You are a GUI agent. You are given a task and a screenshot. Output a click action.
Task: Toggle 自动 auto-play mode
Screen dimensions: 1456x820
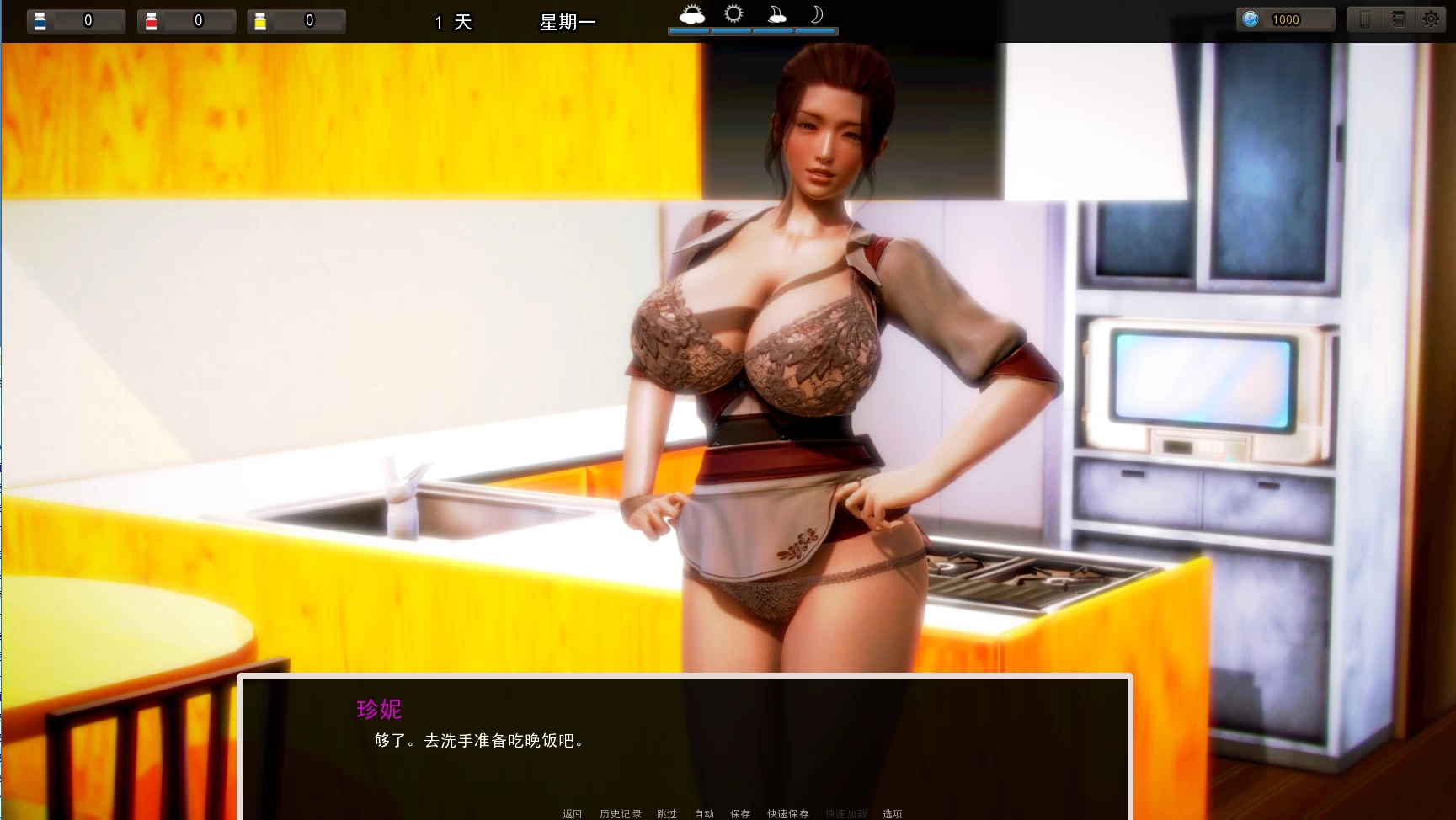tap(704, 813)
